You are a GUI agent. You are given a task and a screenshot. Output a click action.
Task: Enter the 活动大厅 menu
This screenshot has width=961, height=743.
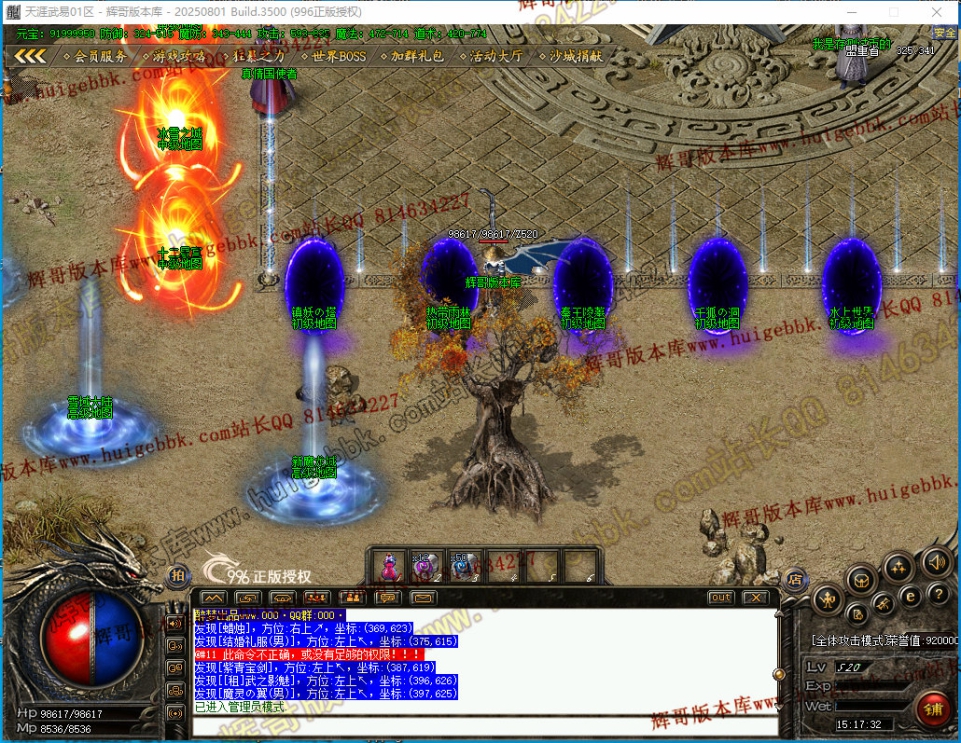[x=495, y=57]
